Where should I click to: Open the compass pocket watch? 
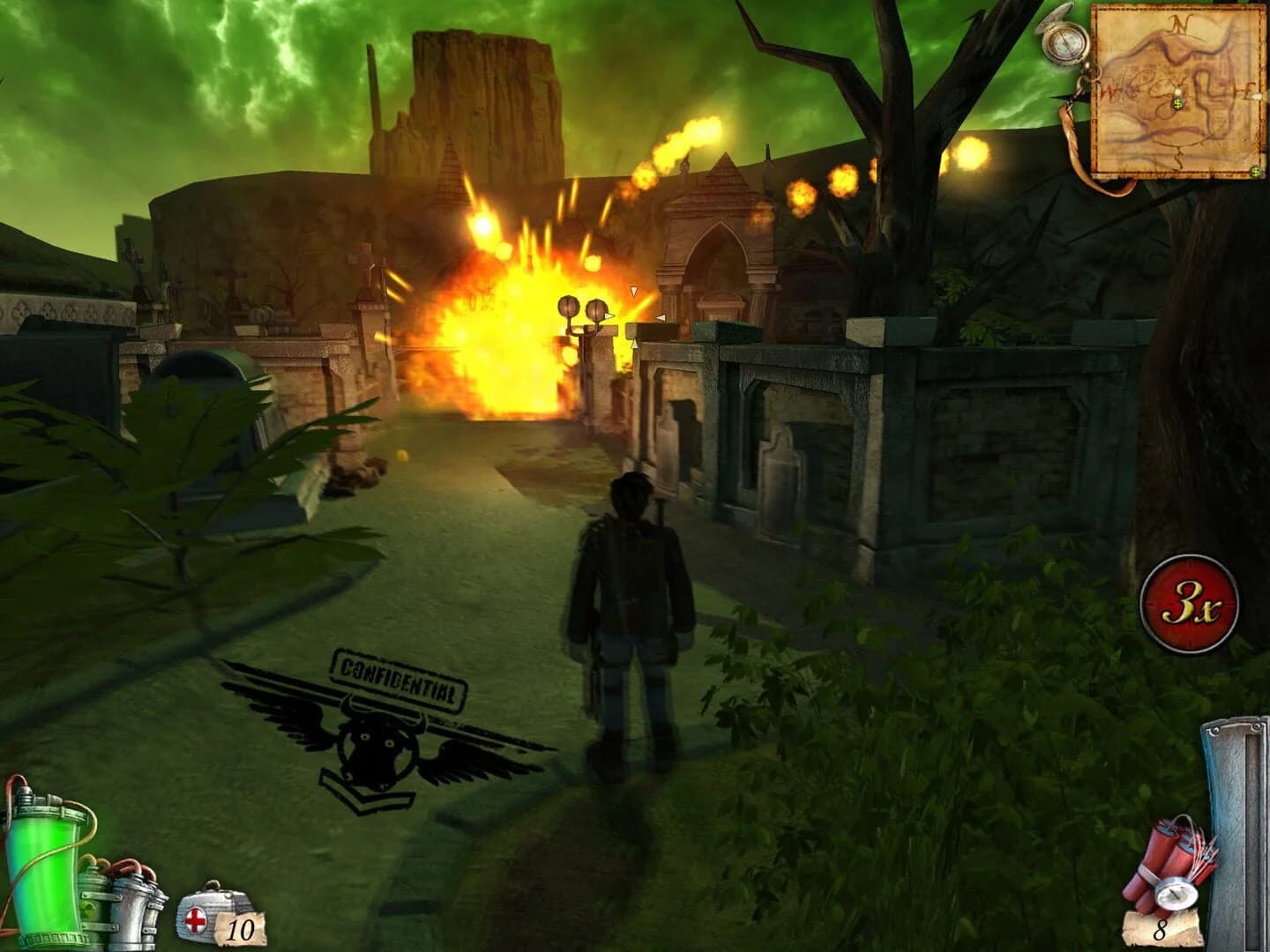[x=1064, y=43]
